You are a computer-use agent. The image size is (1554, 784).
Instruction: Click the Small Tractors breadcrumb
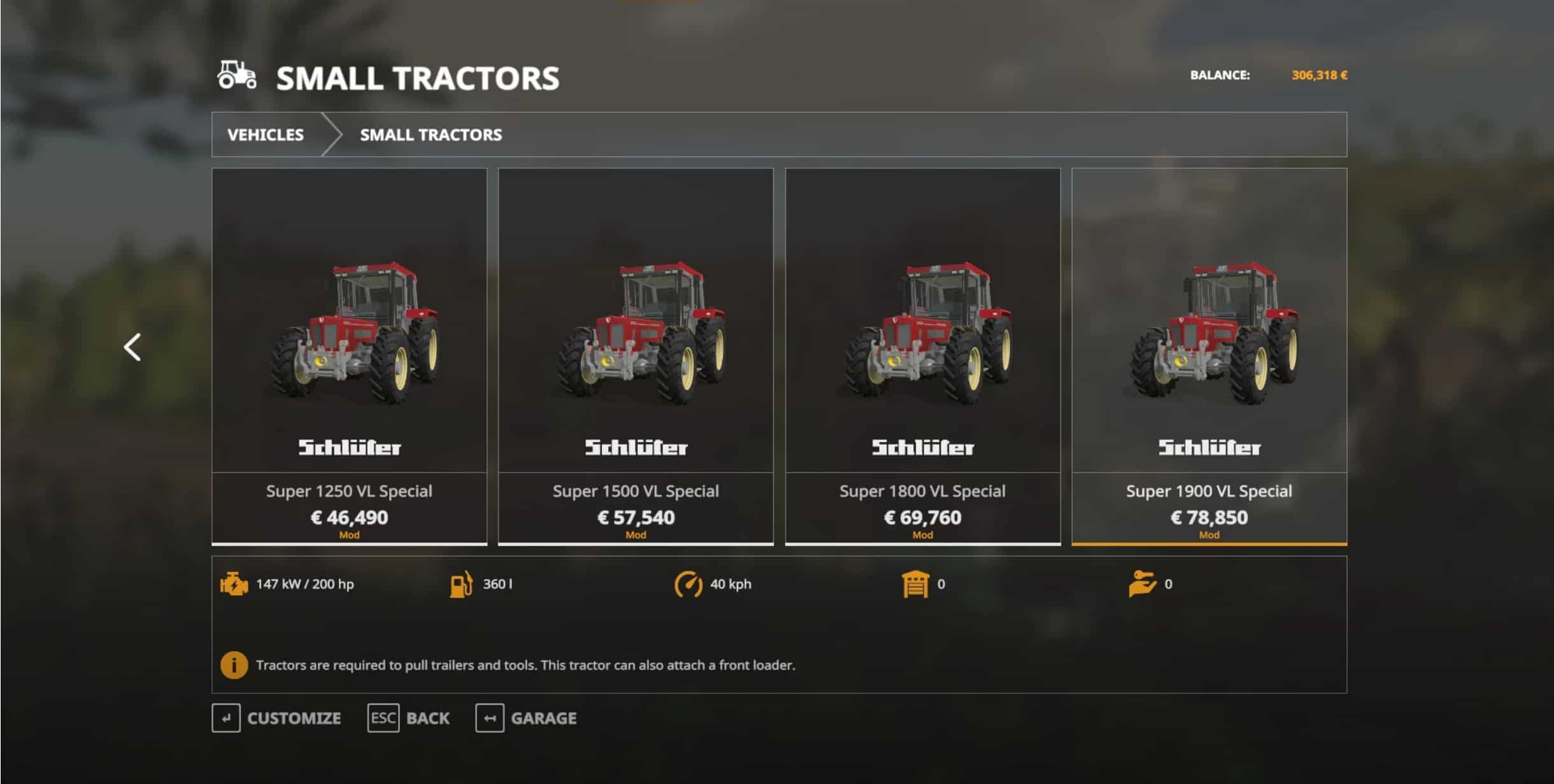[431, 135]
